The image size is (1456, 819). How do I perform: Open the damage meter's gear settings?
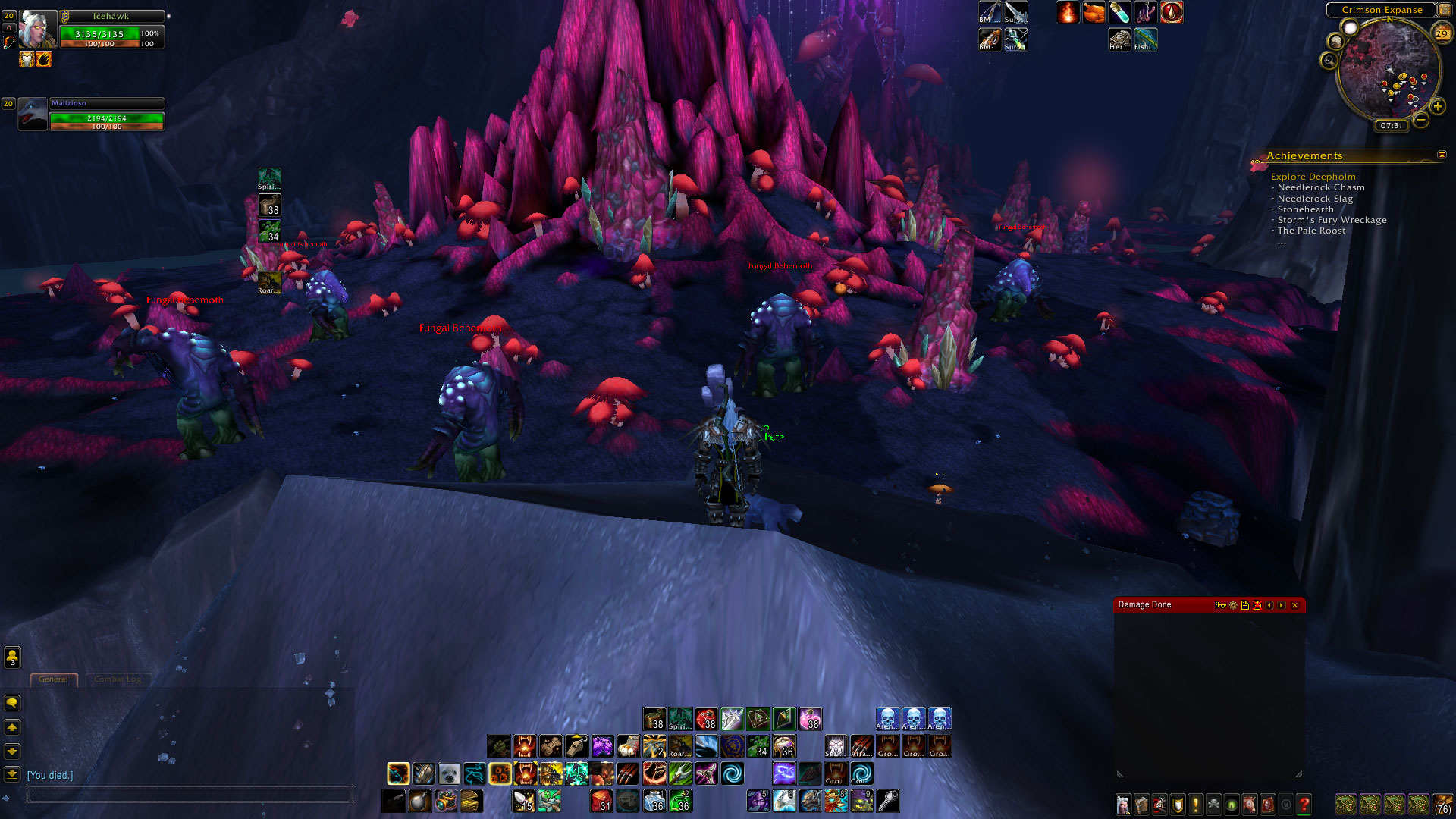[x=1233, y=605]
